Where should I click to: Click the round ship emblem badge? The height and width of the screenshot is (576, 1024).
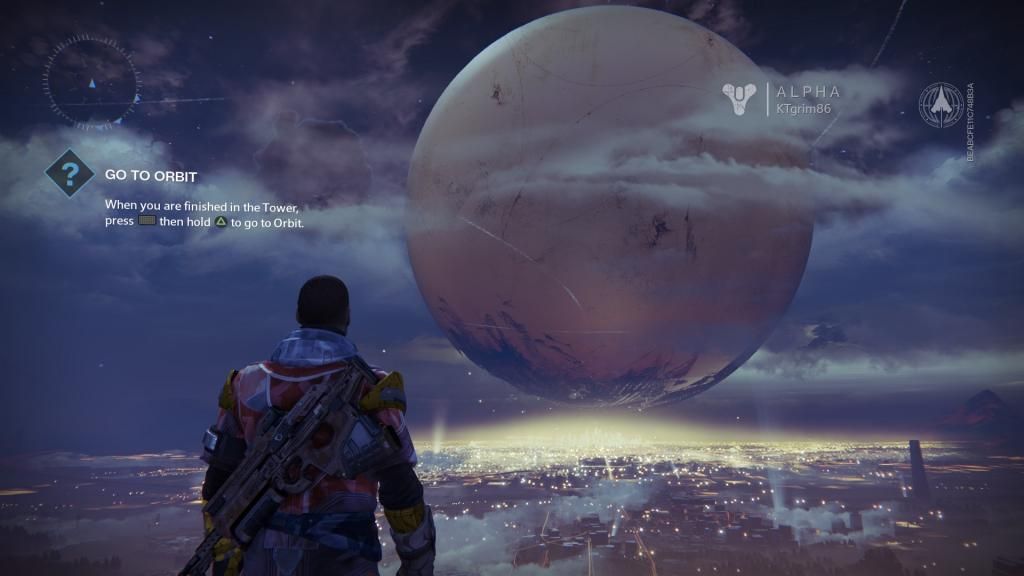[x=941, y=105]
